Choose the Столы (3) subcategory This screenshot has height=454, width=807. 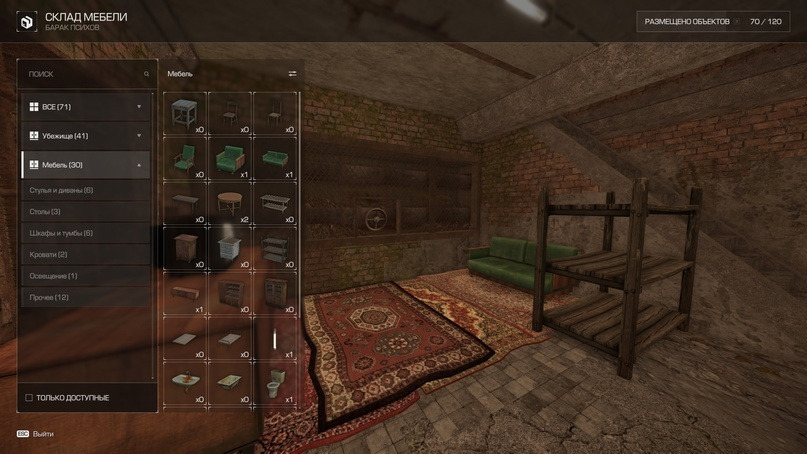pyautogui.click(x=87, y=212)
